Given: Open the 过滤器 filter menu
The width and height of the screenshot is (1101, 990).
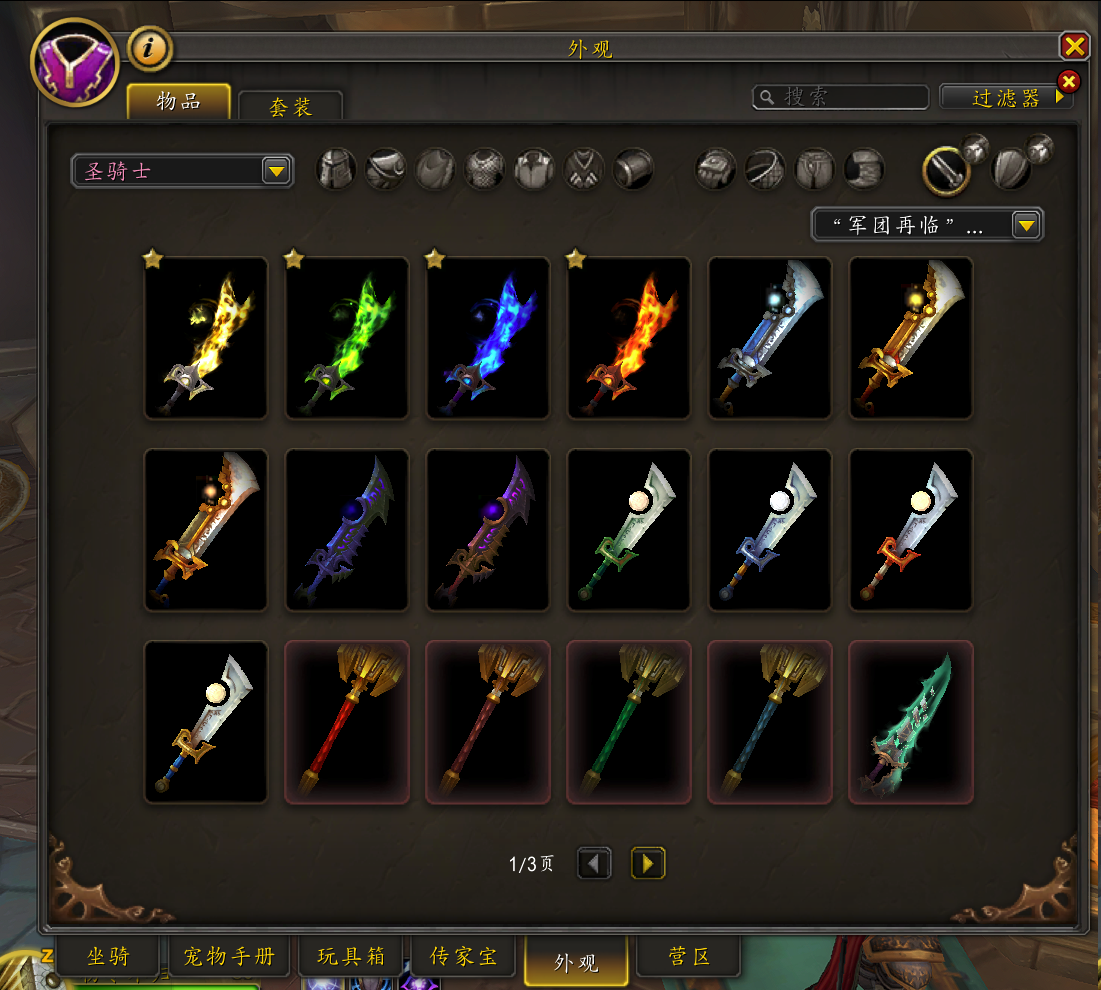Looking at the screenshot, I should pyautogui.click(x=1006, y=97).
